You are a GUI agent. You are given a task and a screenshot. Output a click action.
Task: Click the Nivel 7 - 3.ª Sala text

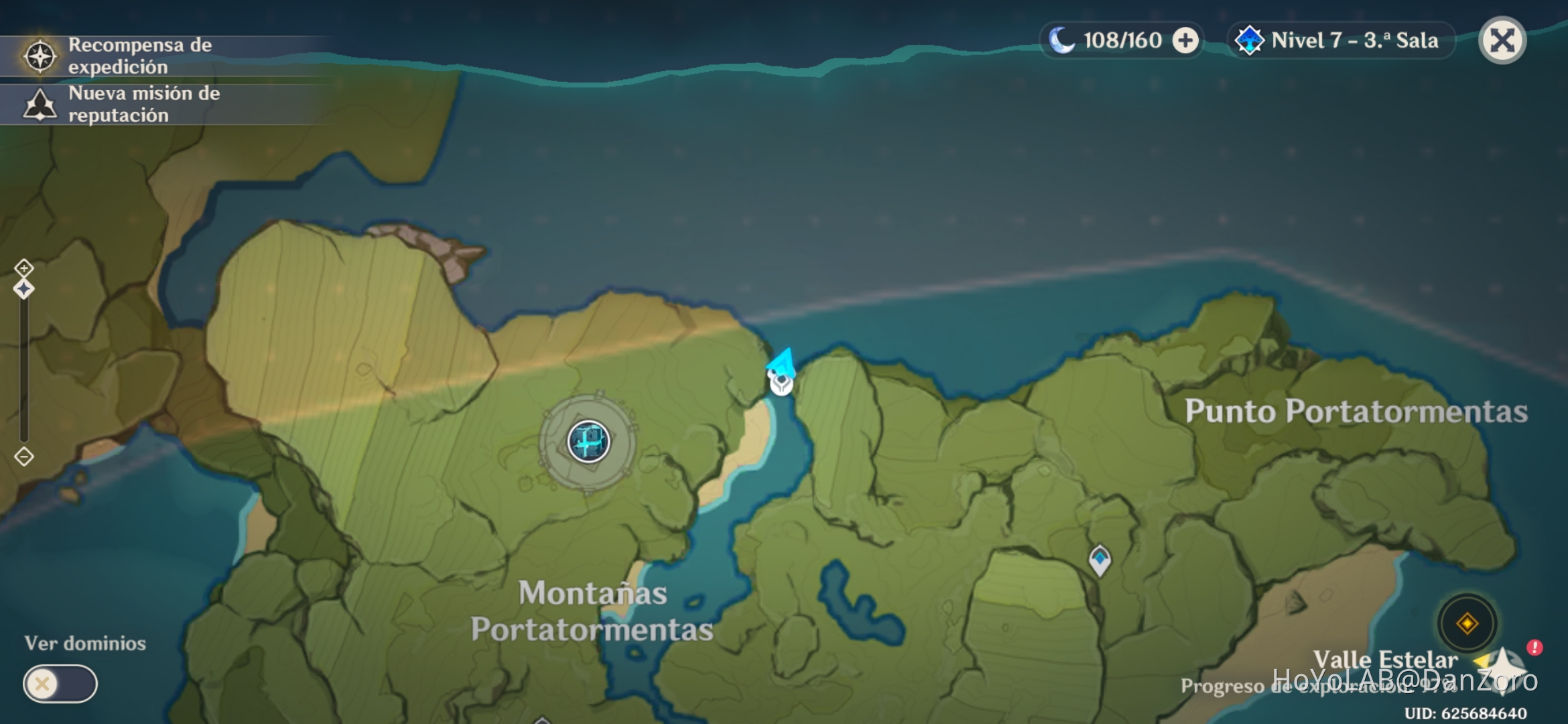click(x=1354, y=40)
